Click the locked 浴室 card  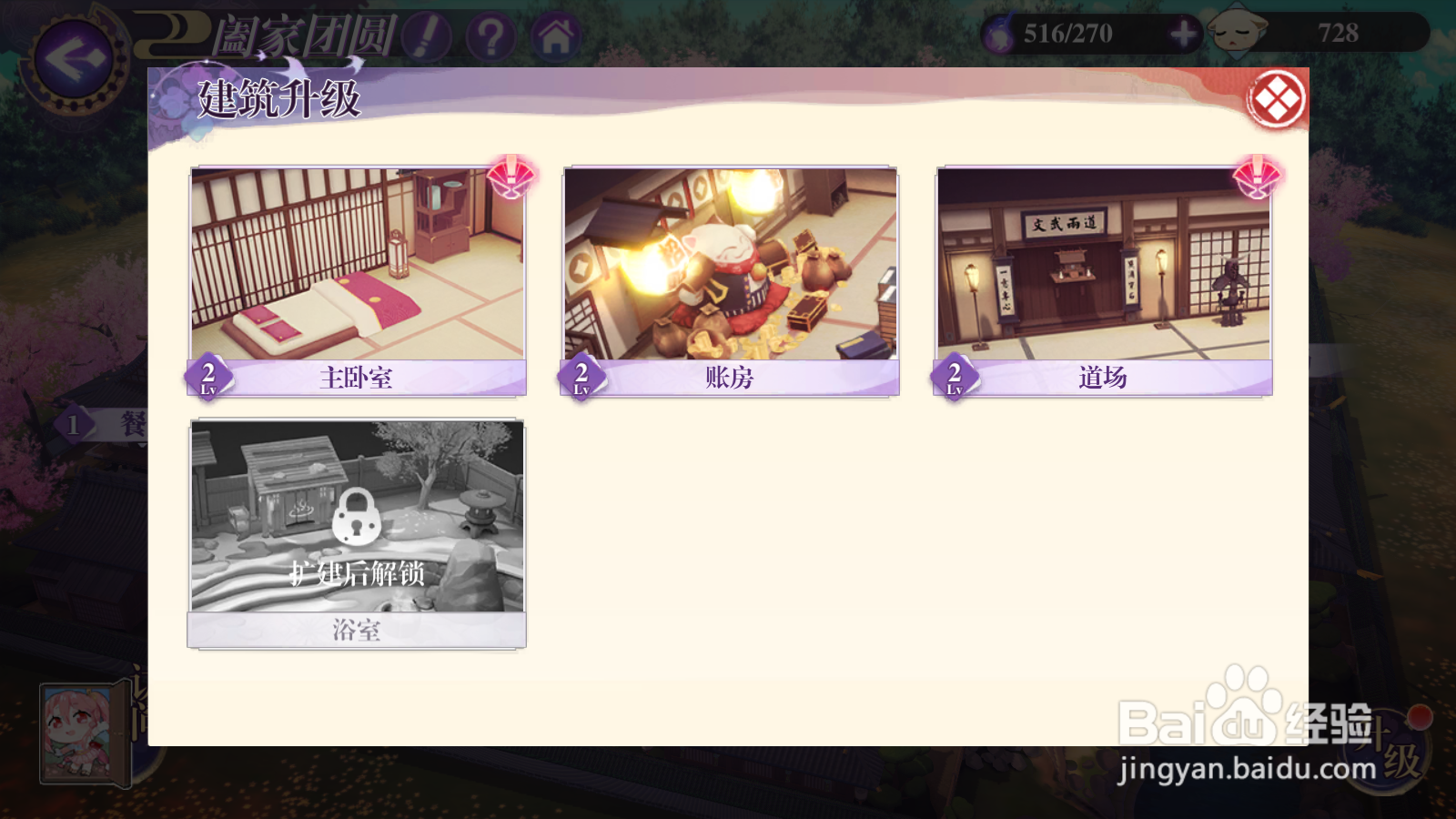(357, 528)
